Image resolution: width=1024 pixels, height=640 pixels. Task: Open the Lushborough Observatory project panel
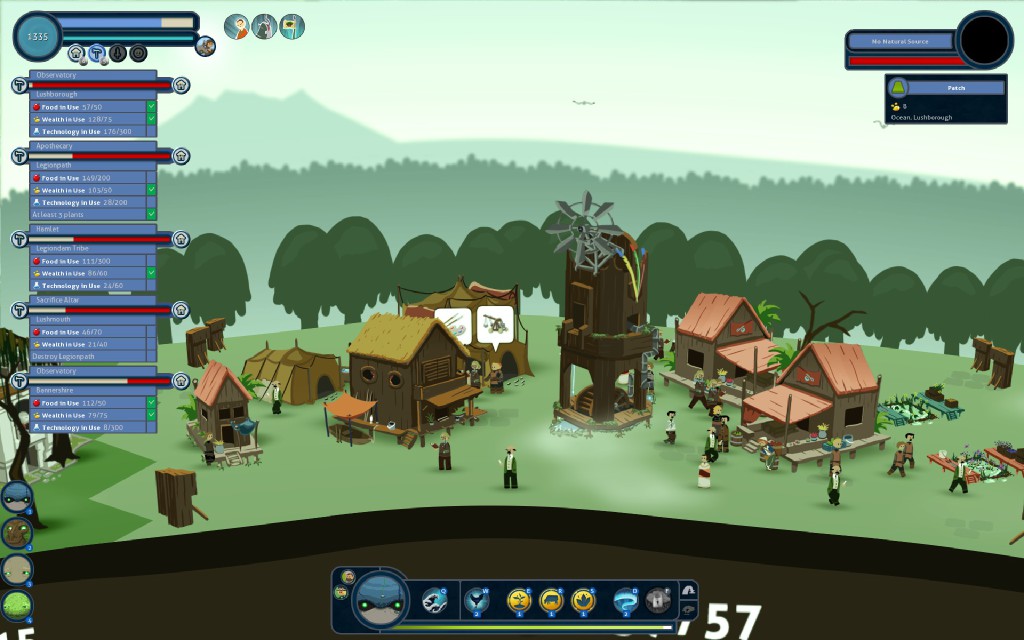95,75
